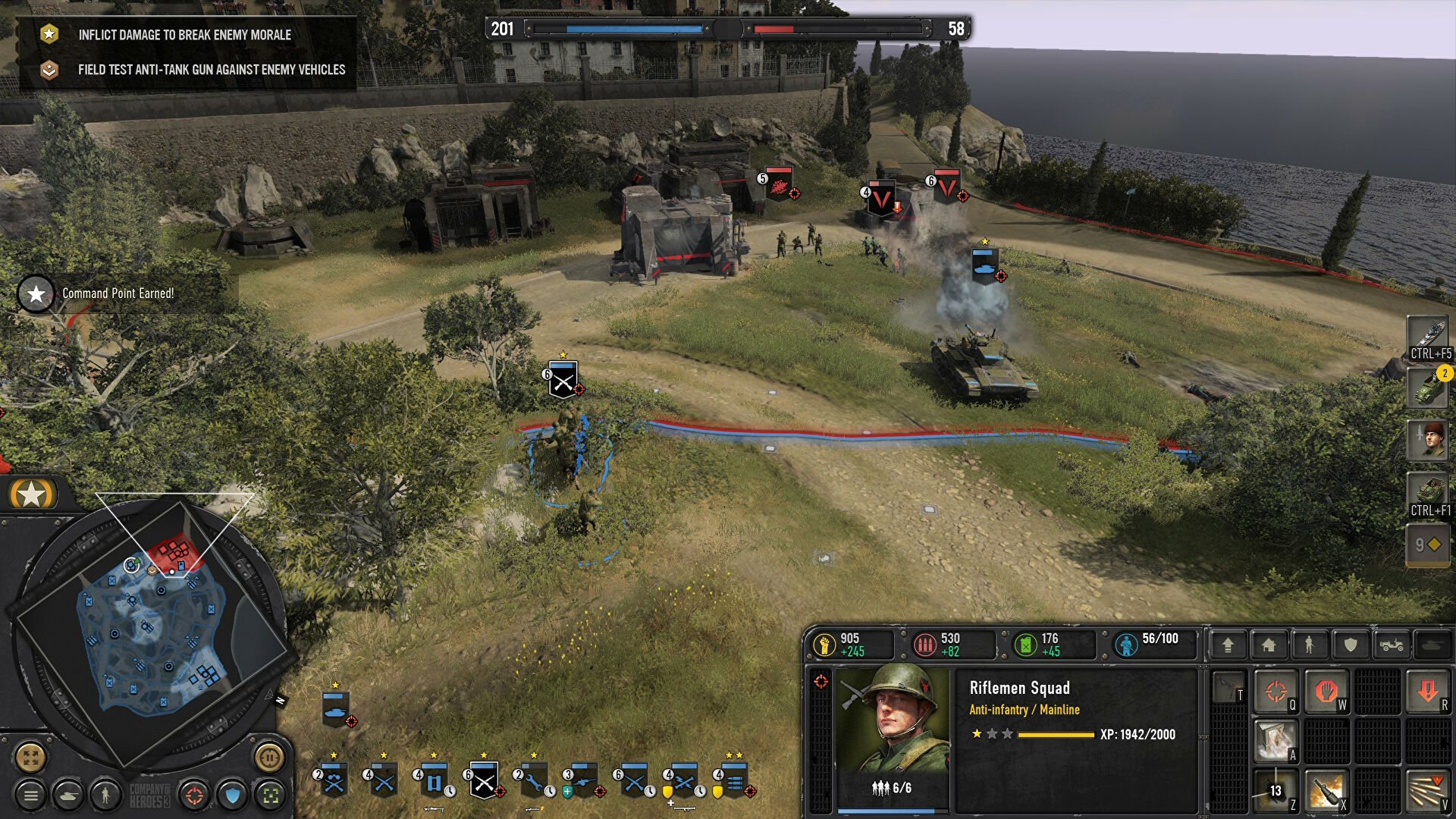Image resolution: width=1456 pixels, height=819 pixels.
Task: Open the house-icon headquarters production tab
Action: point(1269,645)
